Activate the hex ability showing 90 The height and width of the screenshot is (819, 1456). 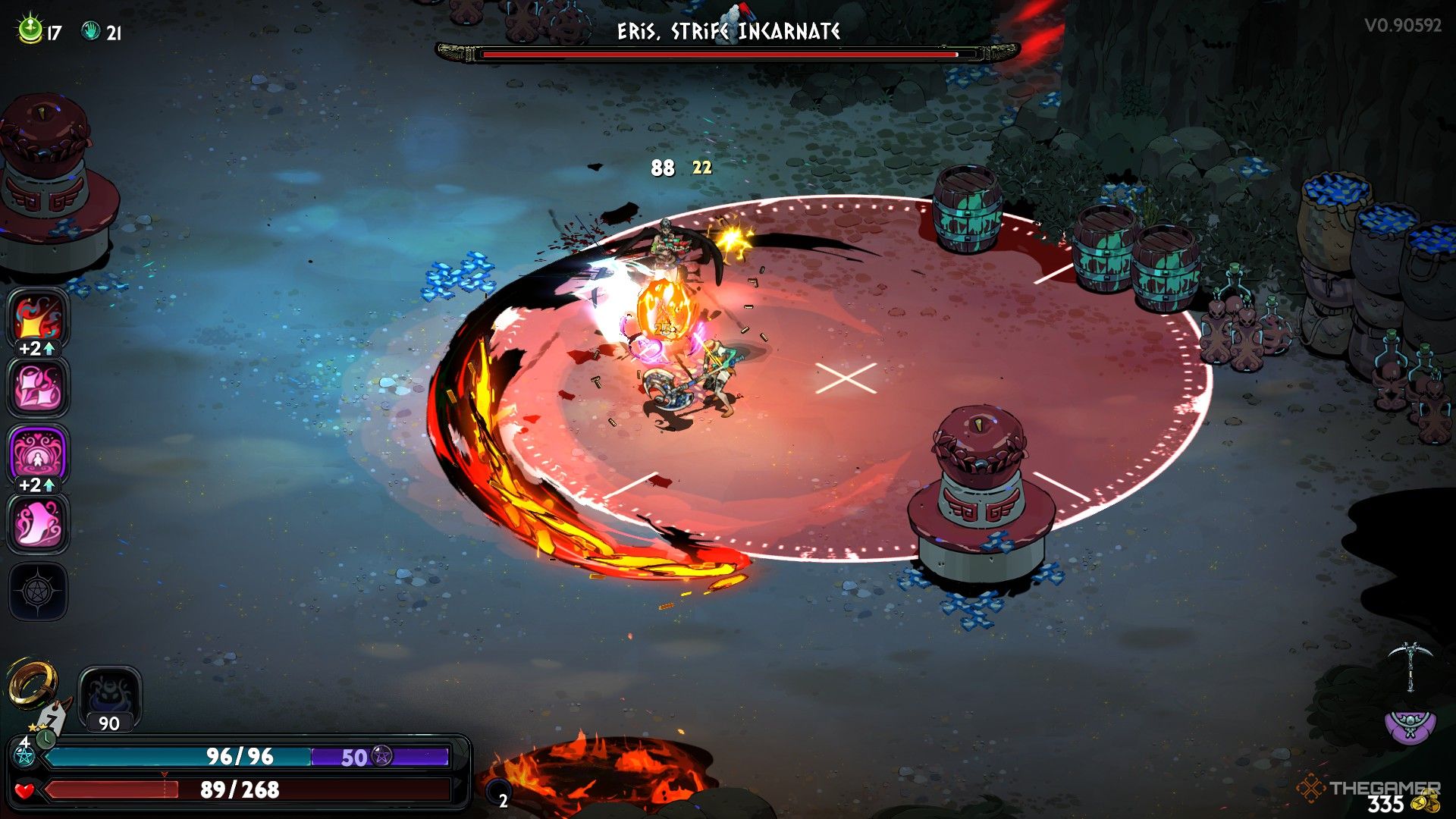[x=109, y=698]
